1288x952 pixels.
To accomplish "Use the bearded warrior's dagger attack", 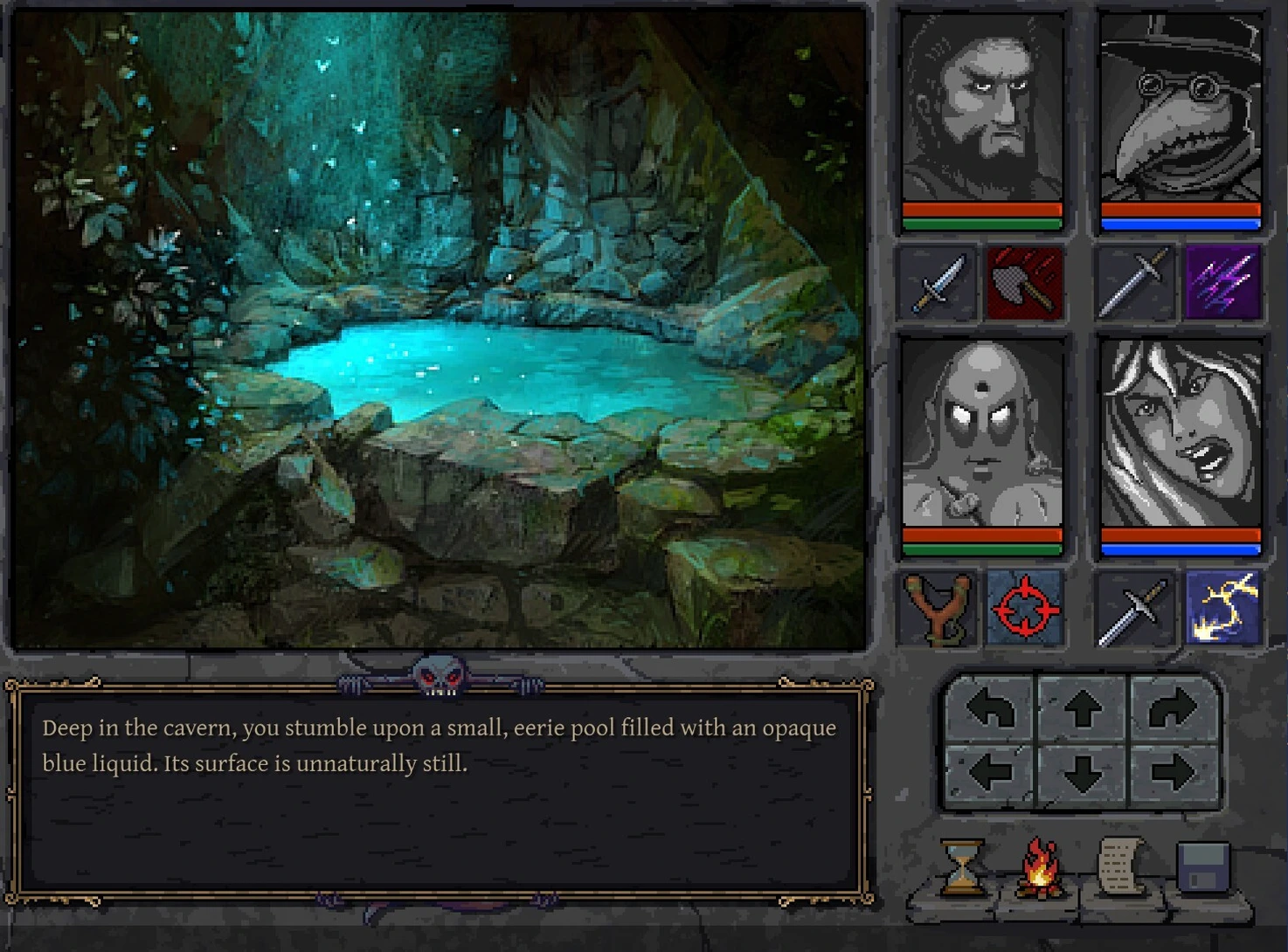I will 937,283.
